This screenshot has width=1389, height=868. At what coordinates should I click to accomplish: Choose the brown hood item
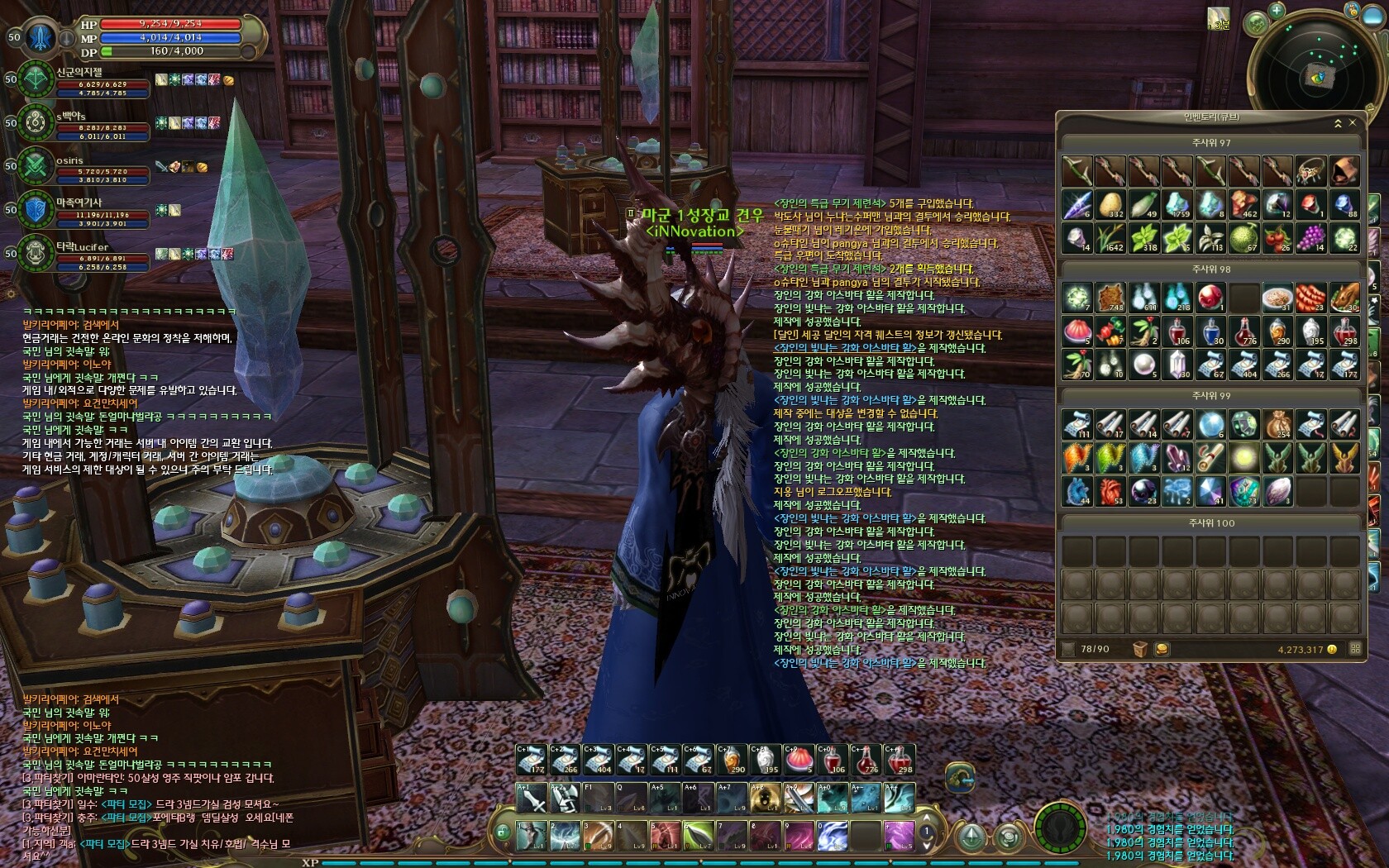coord(1344,171)
